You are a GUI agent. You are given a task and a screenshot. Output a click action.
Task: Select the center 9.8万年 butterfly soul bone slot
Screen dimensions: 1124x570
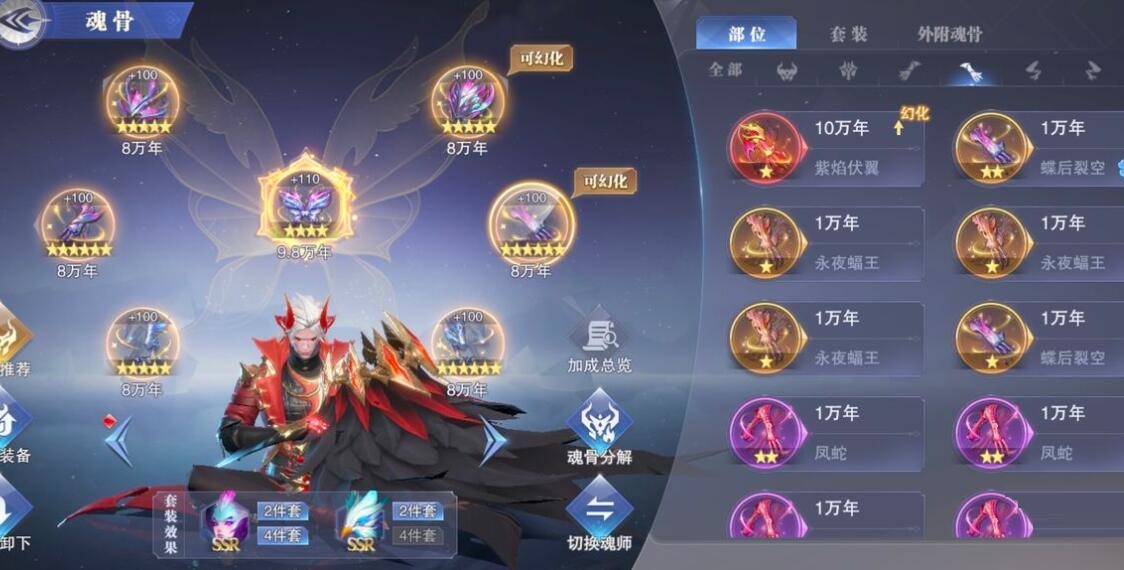click(305, 203)
